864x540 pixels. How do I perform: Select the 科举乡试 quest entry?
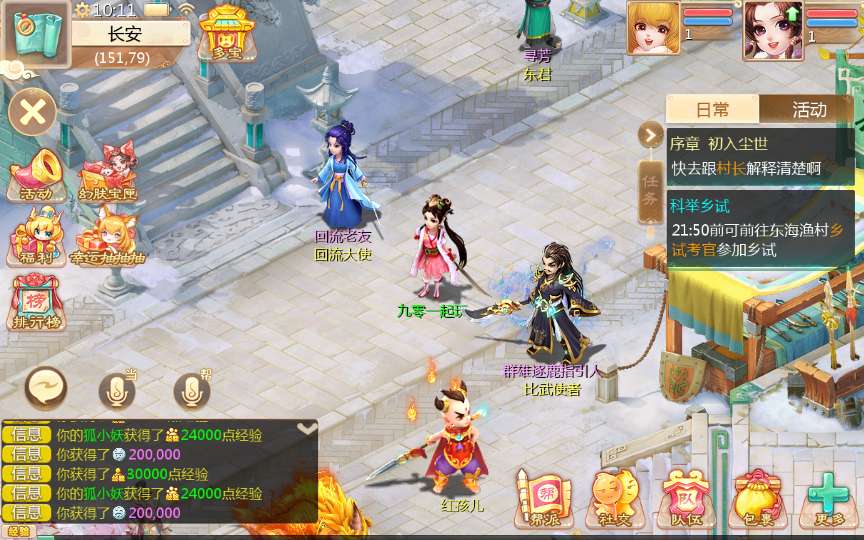click(x=760, y=229)
